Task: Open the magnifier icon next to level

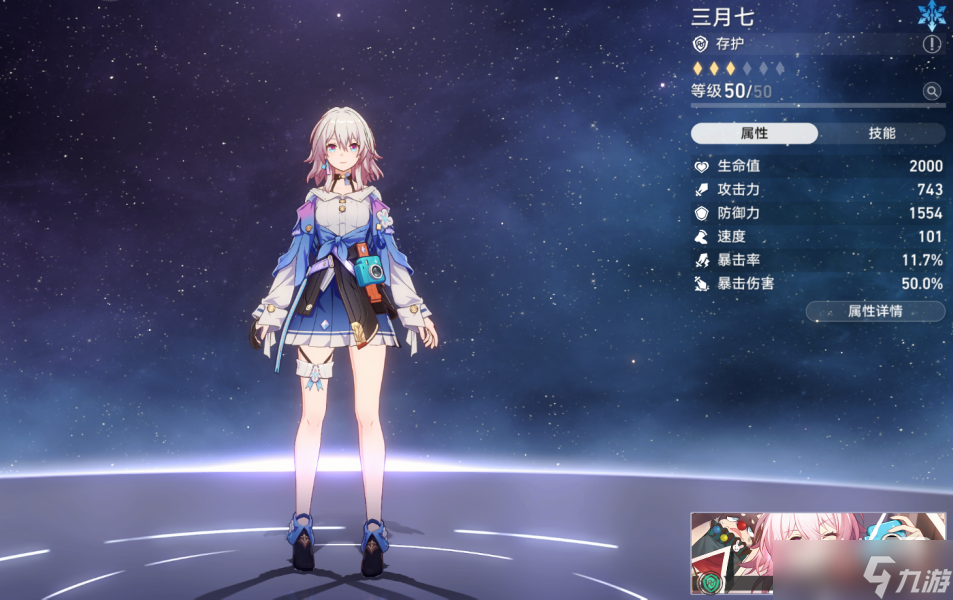Action: pyautogui.click(x=932, y=91)
